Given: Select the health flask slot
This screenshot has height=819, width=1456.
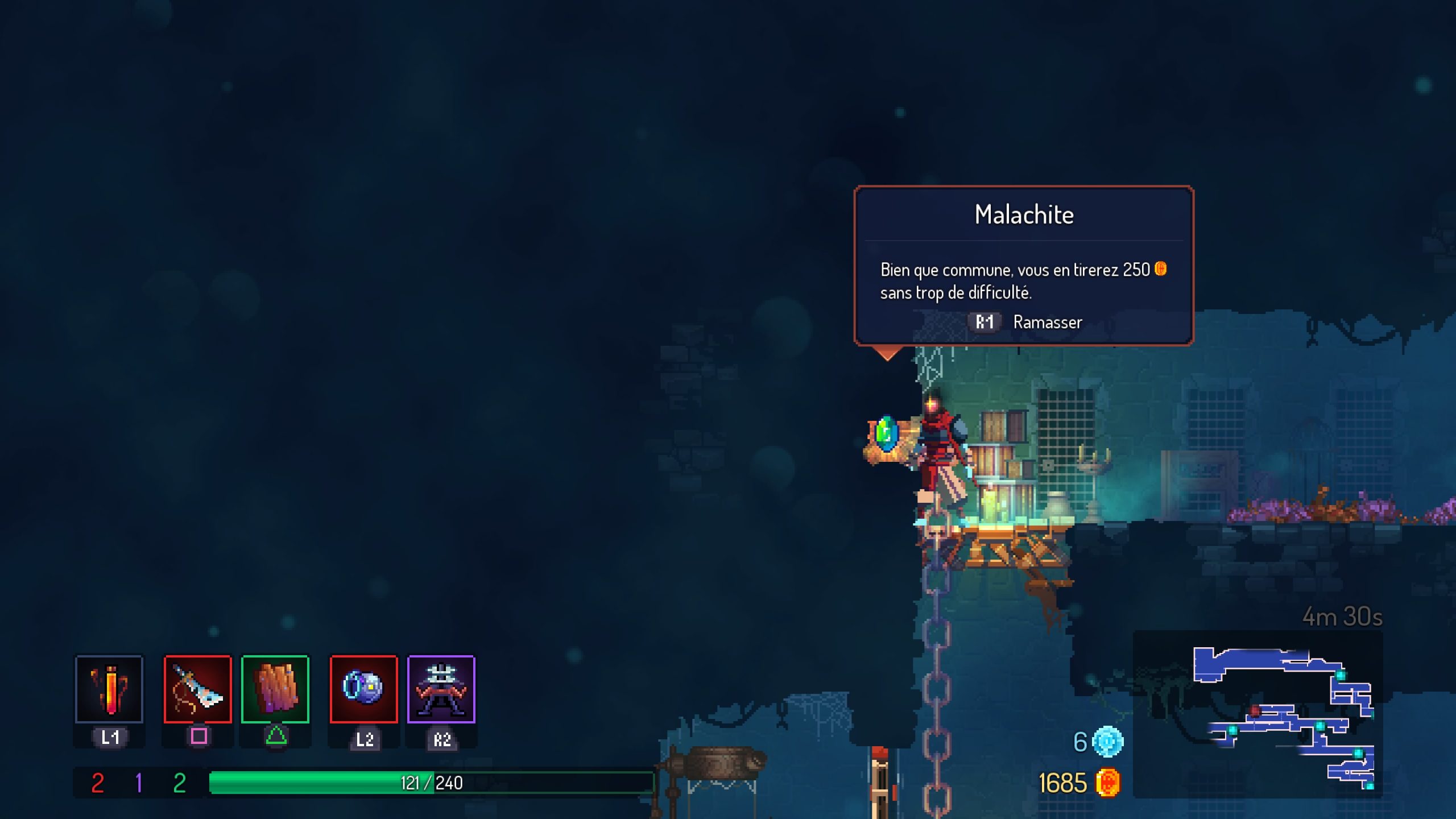Looking at the screenshot, I should point(109,689).
